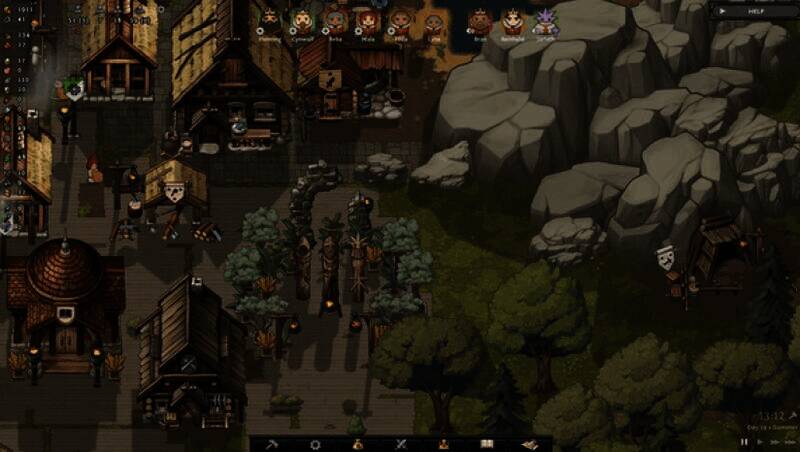Open the gear production menu

click(x=315, y=444)
